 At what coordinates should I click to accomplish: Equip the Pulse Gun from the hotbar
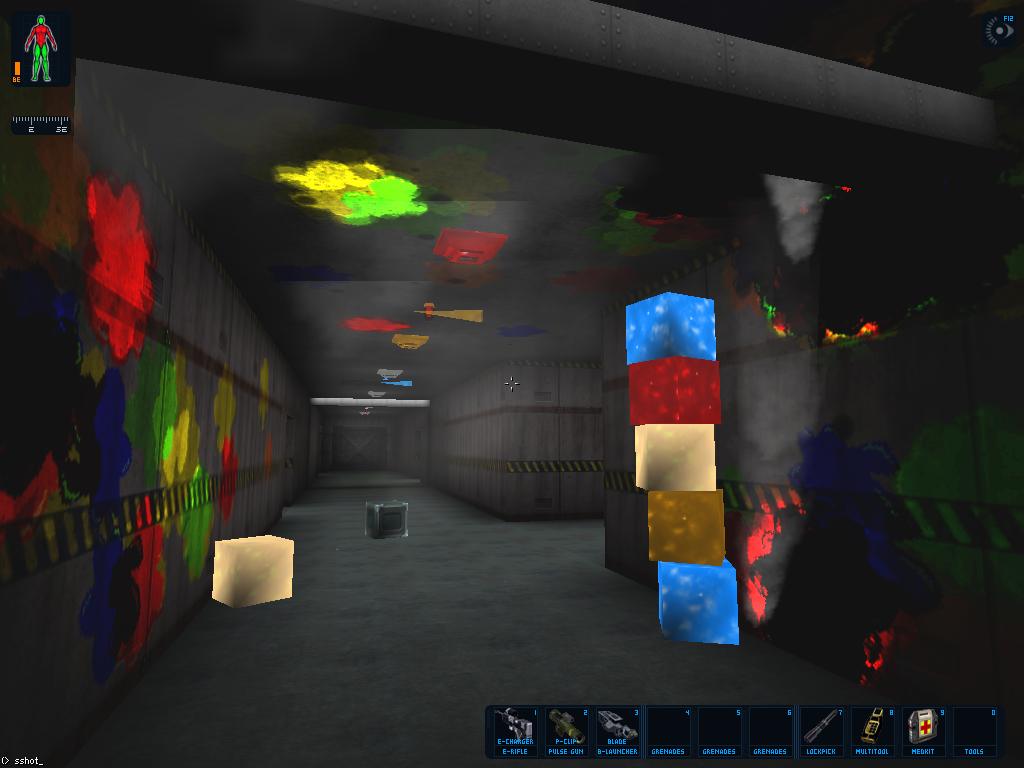tap(566, 731)
